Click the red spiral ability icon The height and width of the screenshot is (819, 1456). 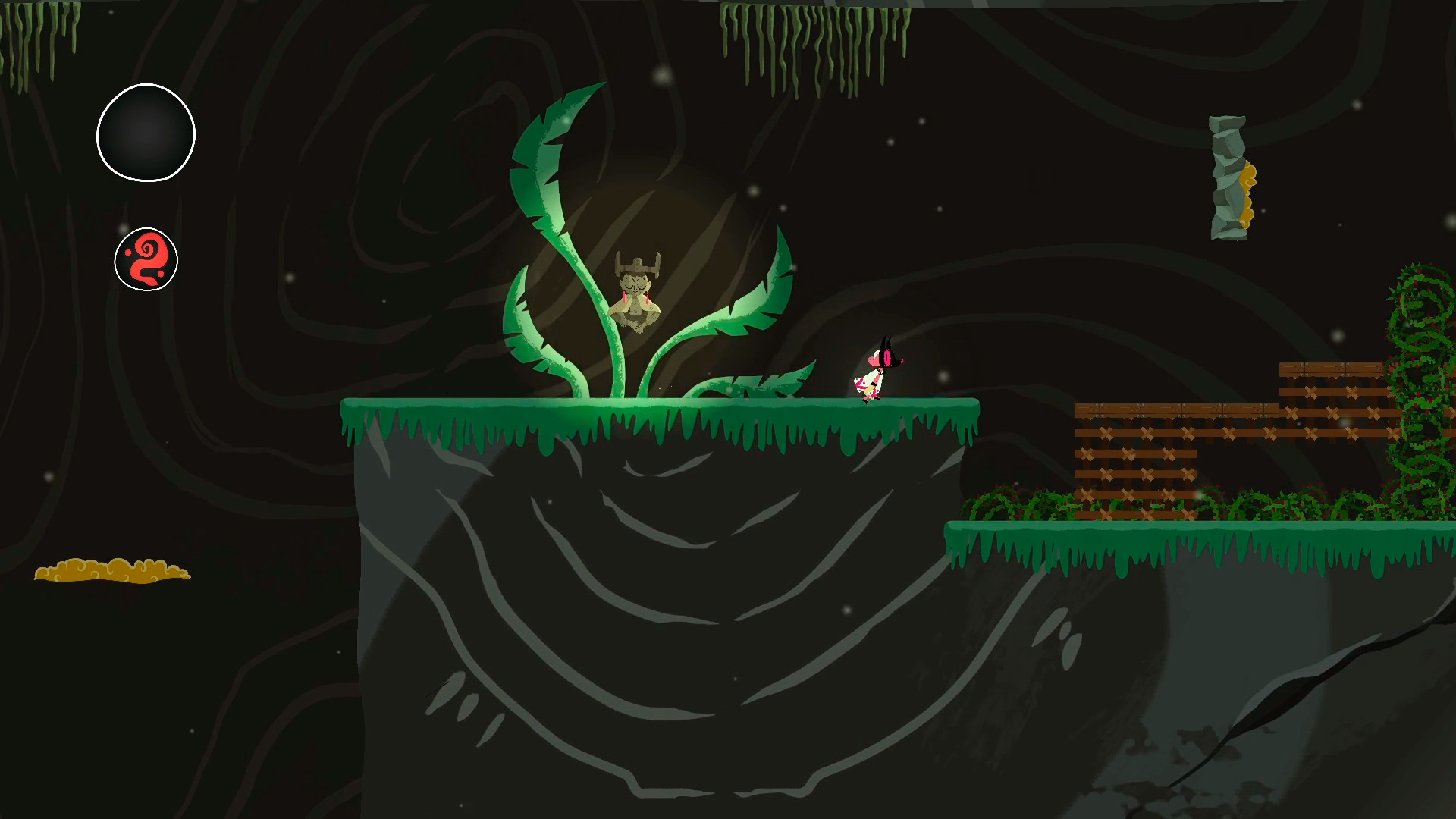pyautogui.click(x=146, y=260)
